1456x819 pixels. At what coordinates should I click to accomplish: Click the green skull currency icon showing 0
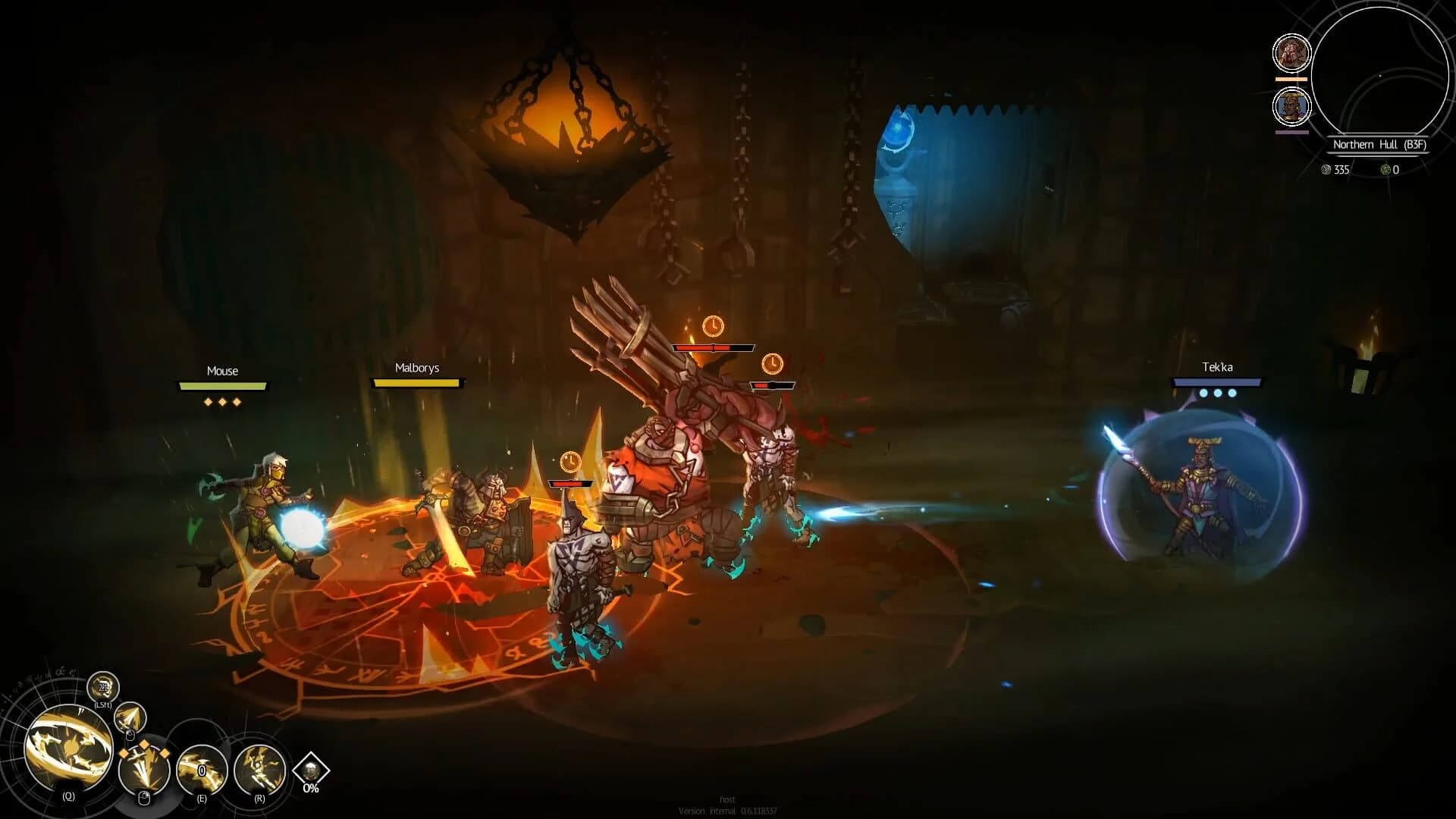(x=1386, y=171)
